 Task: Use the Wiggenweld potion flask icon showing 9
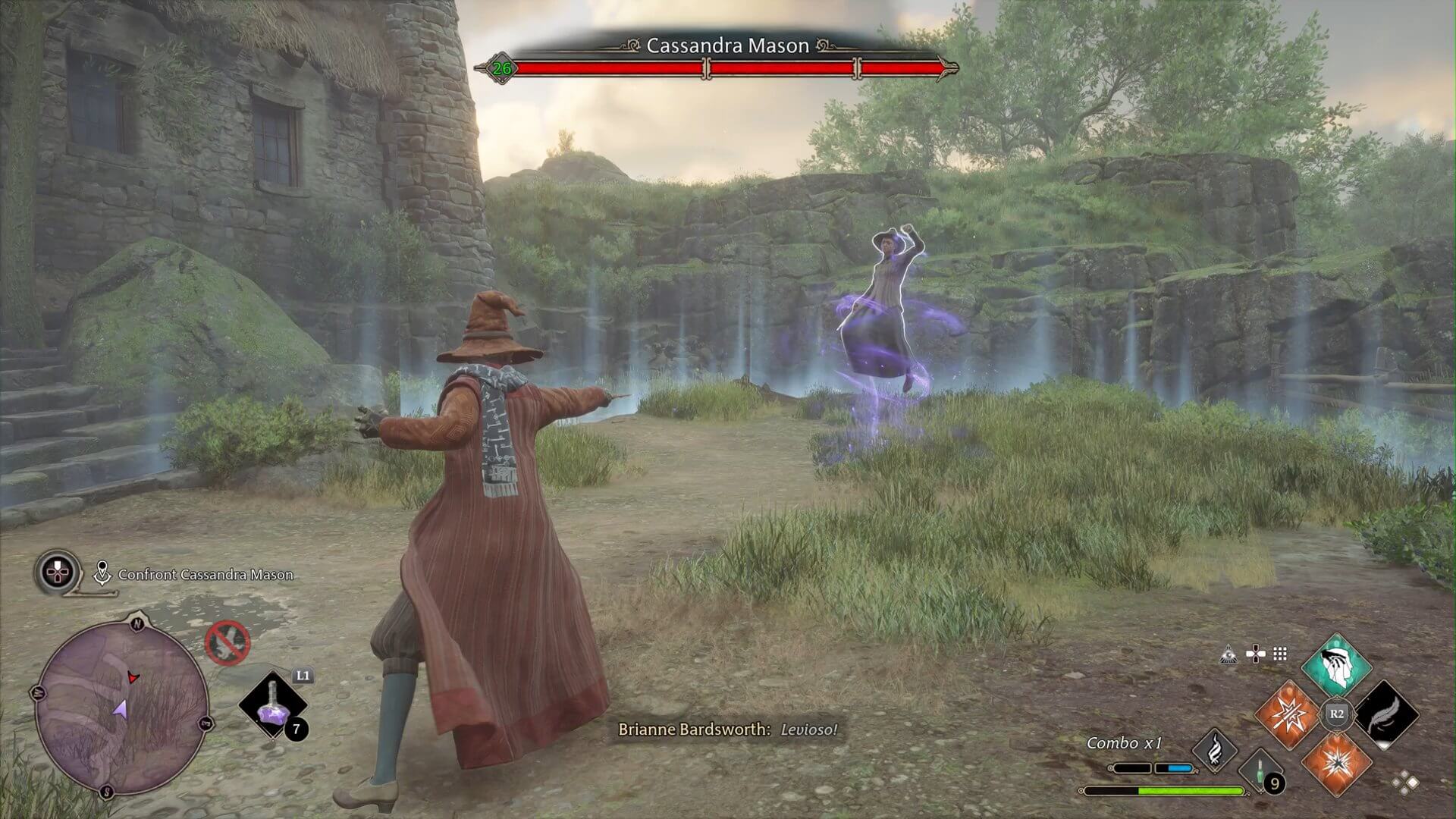(1260, 770)
